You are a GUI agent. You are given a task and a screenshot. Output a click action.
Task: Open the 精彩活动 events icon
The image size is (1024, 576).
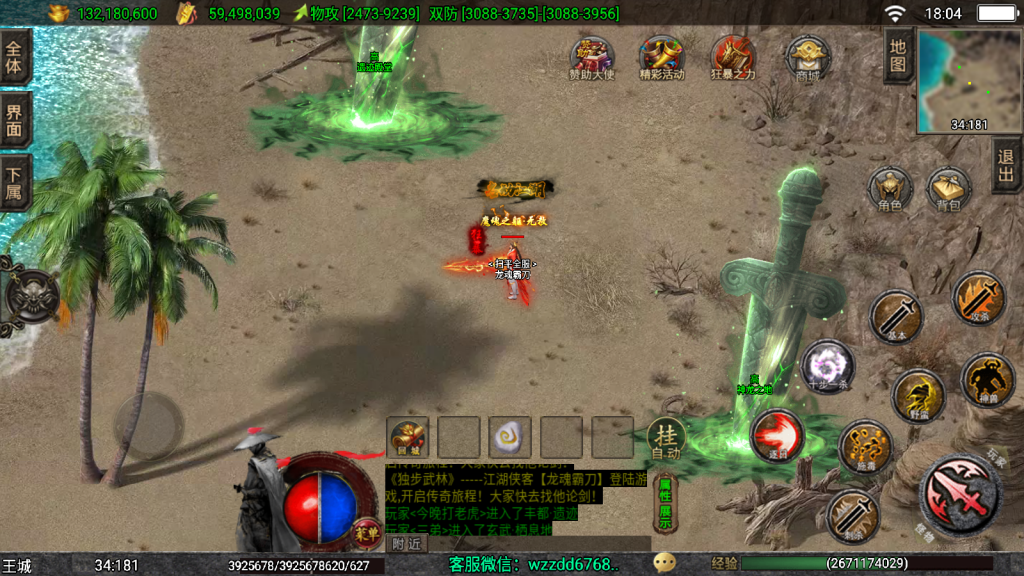661,55
